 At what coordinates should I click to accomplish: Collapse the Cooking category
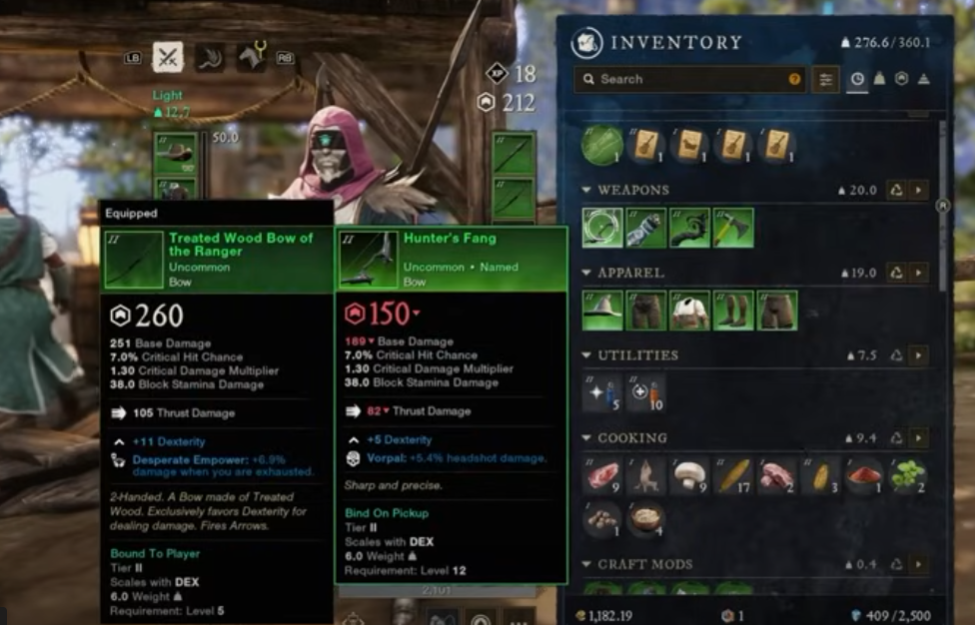pos(587,438)
